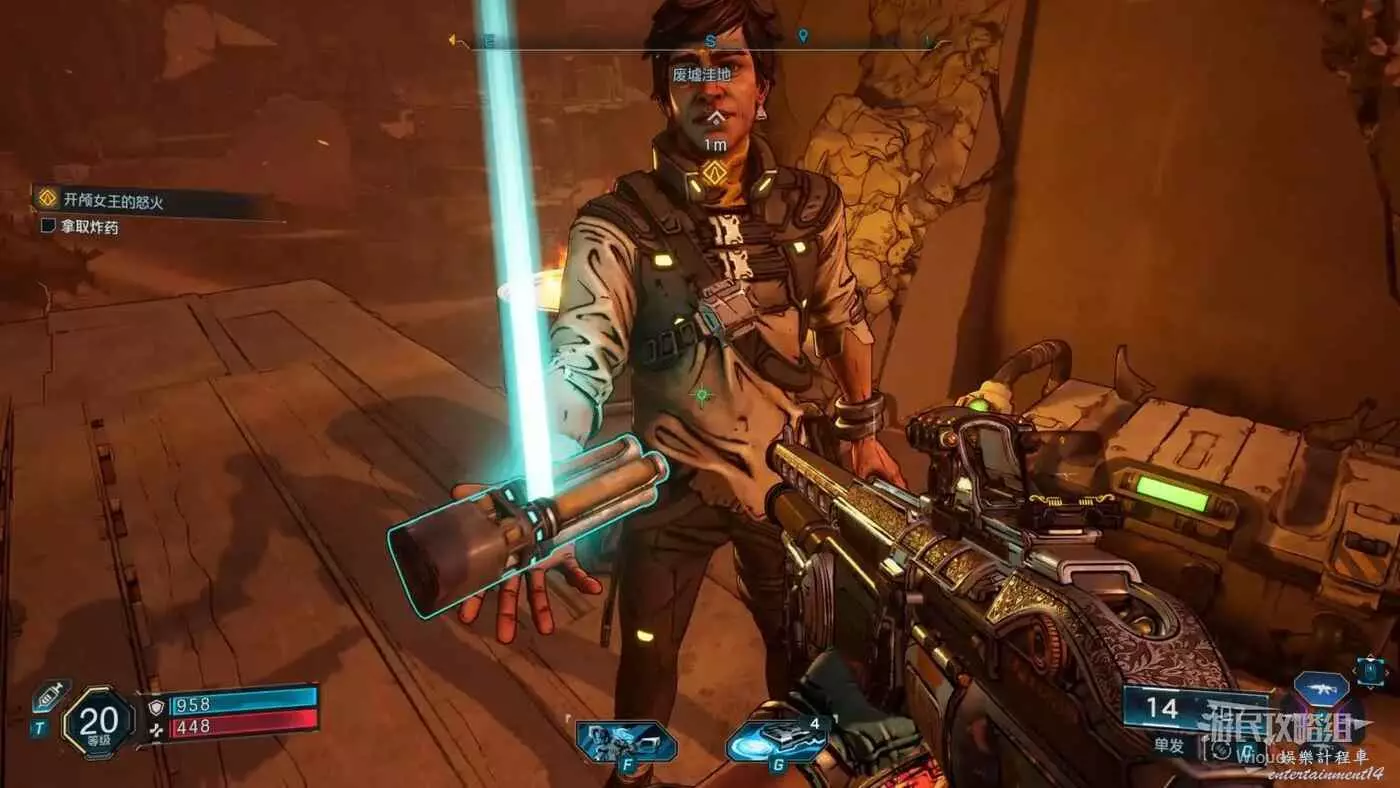1400x788 pixels.
Task: Select the equipped rifle weapon icon
Action: (1320, 688)
